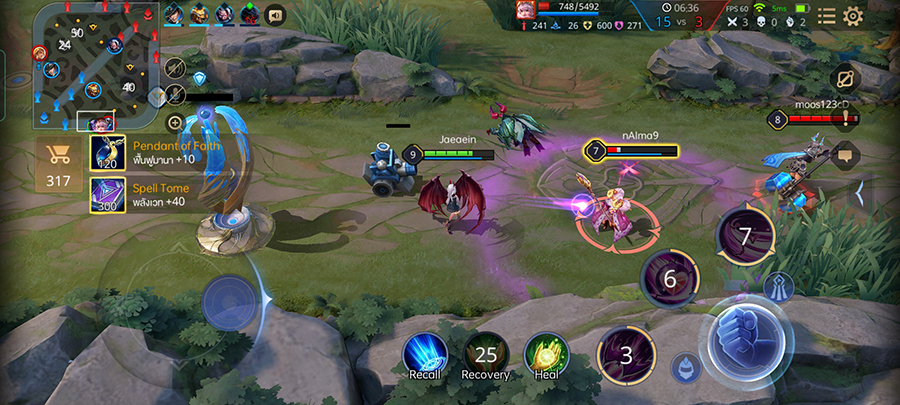Open the quick chat bubble

coord(845,154)
